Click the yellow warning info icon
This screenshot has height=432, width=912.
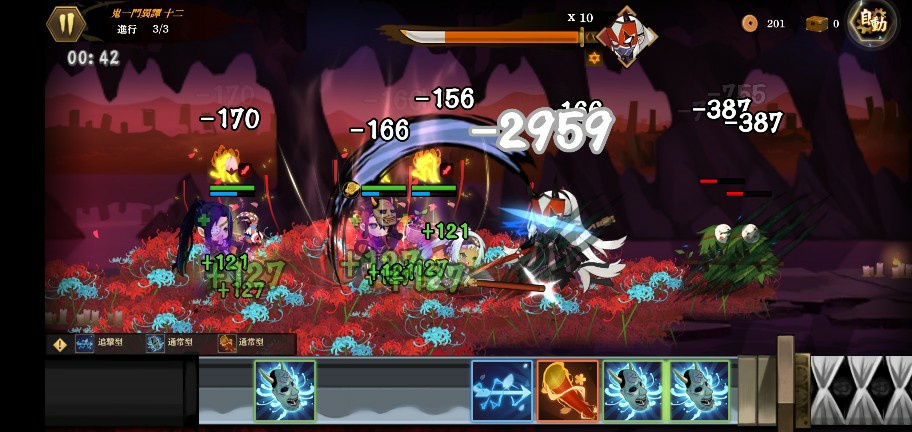point(60,344)
